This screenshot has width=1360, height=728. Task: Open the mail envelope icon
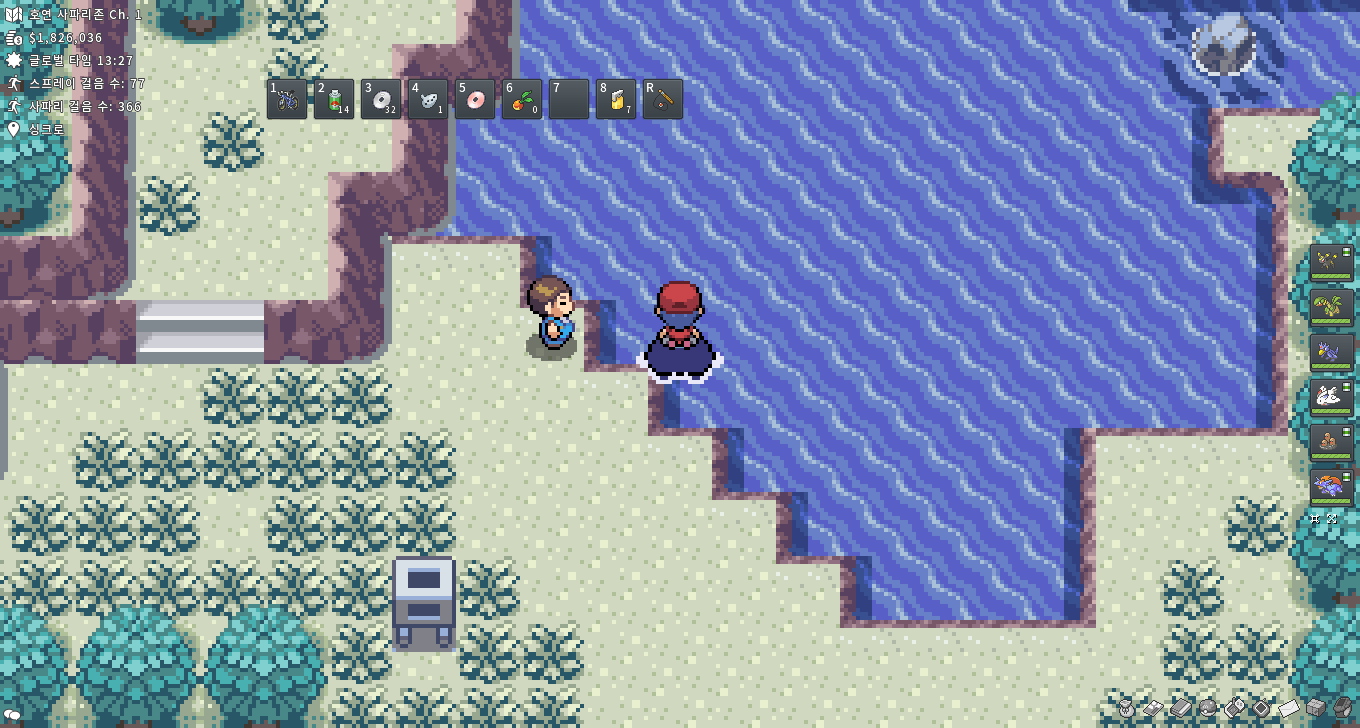[x=1289, y=708]
